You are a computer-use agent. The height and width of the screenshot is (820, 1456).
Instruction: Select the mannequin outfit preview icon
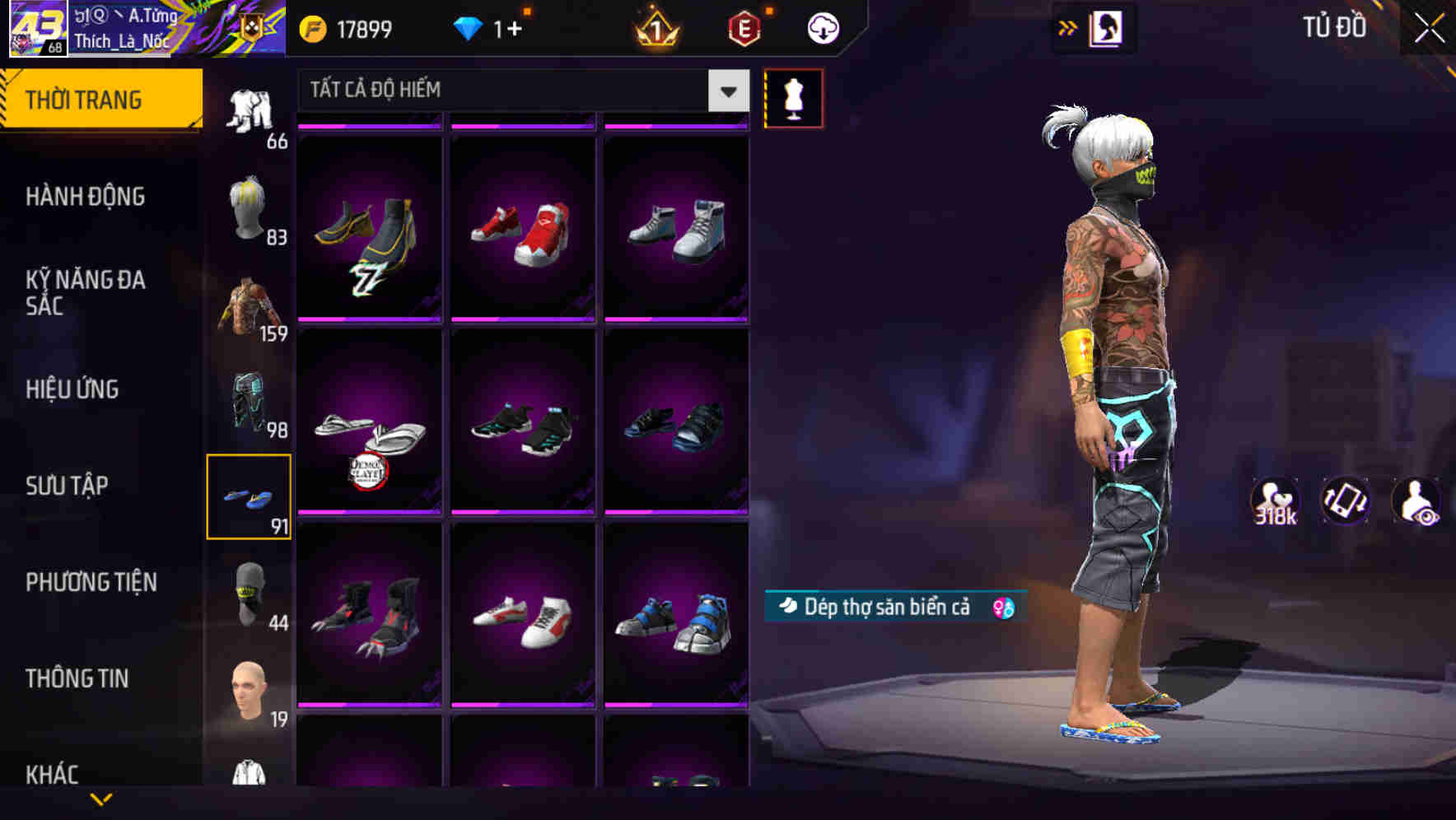(793, 97)
